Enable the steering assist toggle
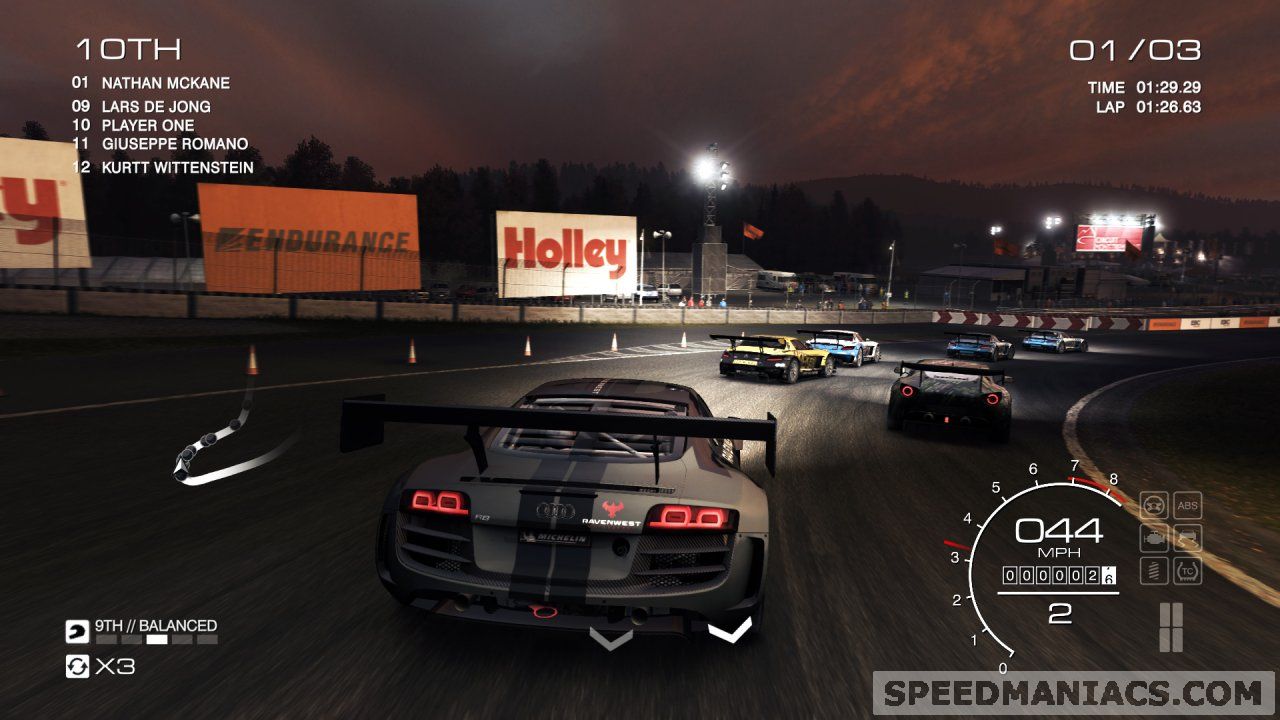 (x=1154, y=505)
